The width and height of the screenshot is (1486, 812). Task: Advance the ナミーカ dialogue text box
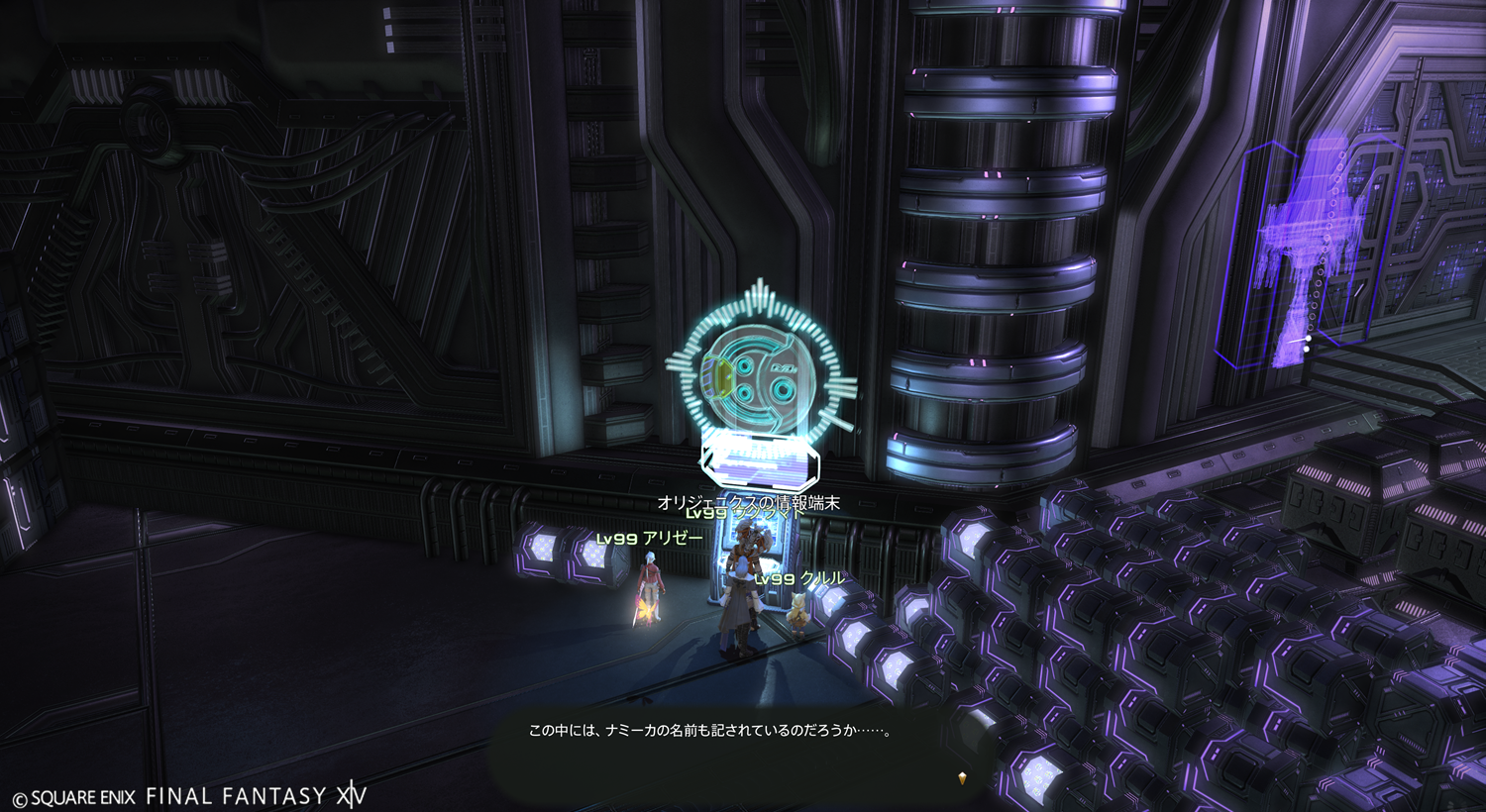click(709, 732)
